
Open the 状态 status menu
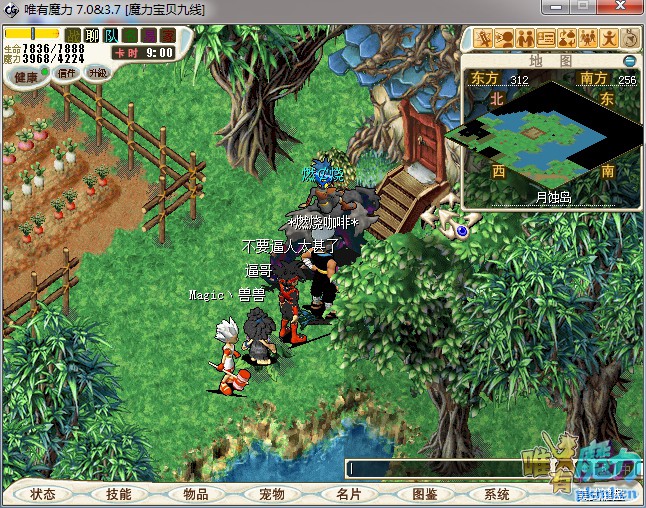[x=43, y=494]
